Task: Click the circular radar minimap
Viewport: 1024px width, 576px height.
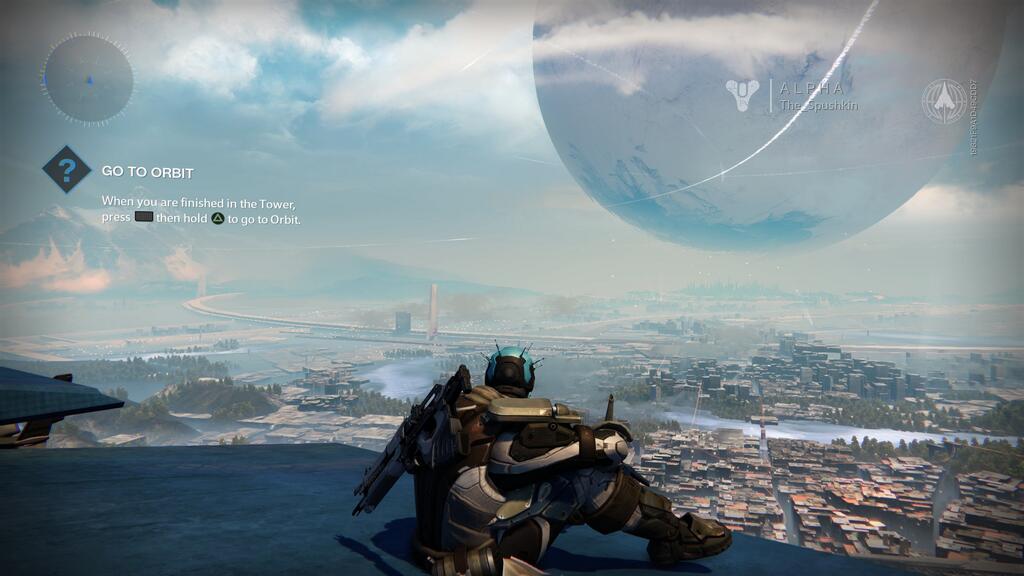Action: coord(88,79)
